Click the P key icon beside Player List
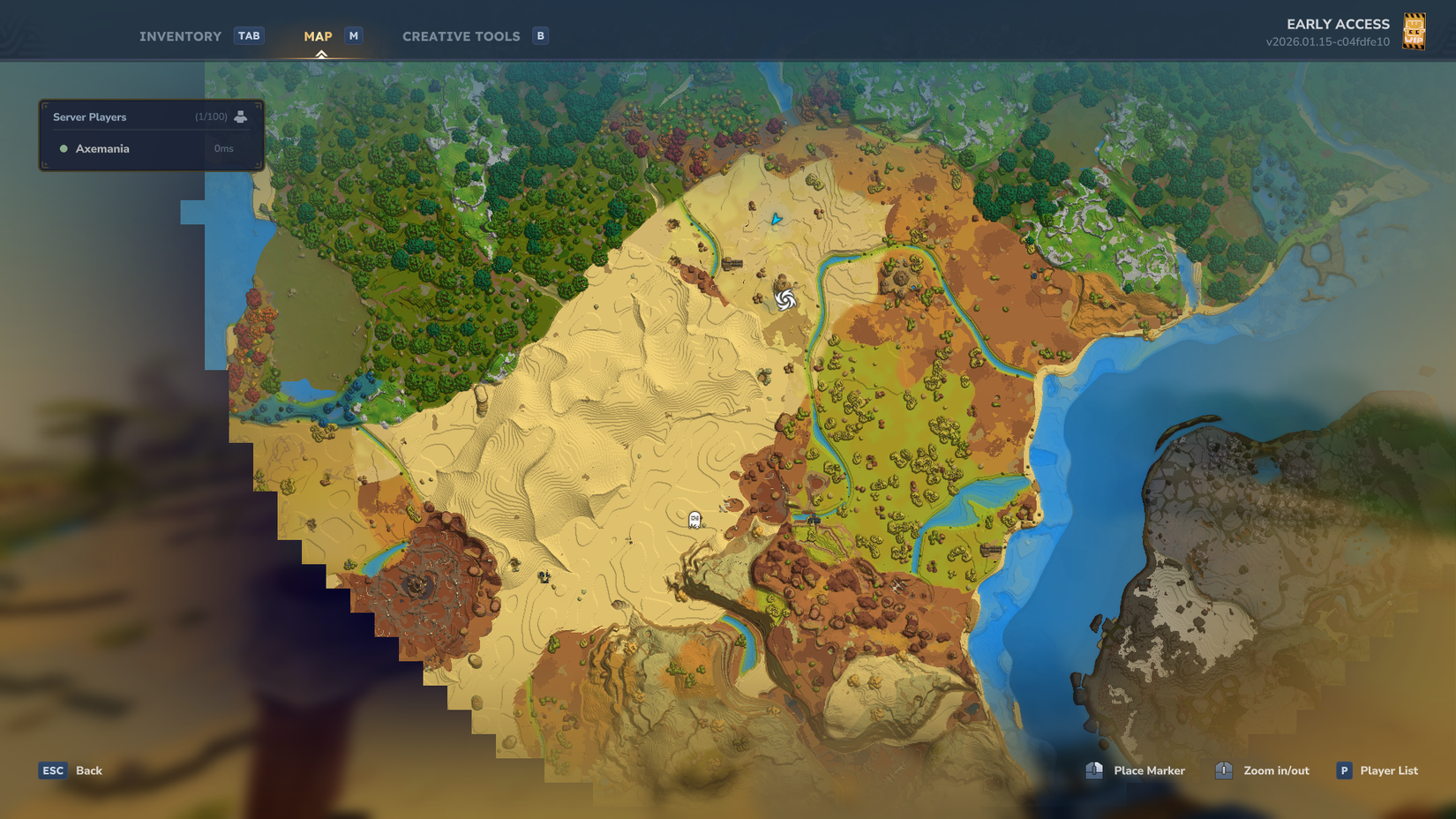Screen dimensions: 1456x819 1344,770
